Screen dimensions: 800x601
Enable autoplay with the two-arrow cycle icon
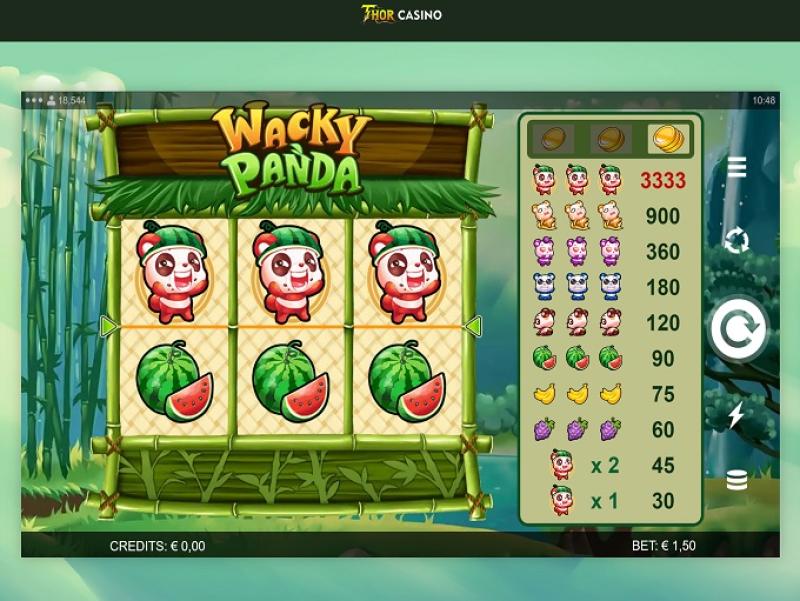(737, 240)
